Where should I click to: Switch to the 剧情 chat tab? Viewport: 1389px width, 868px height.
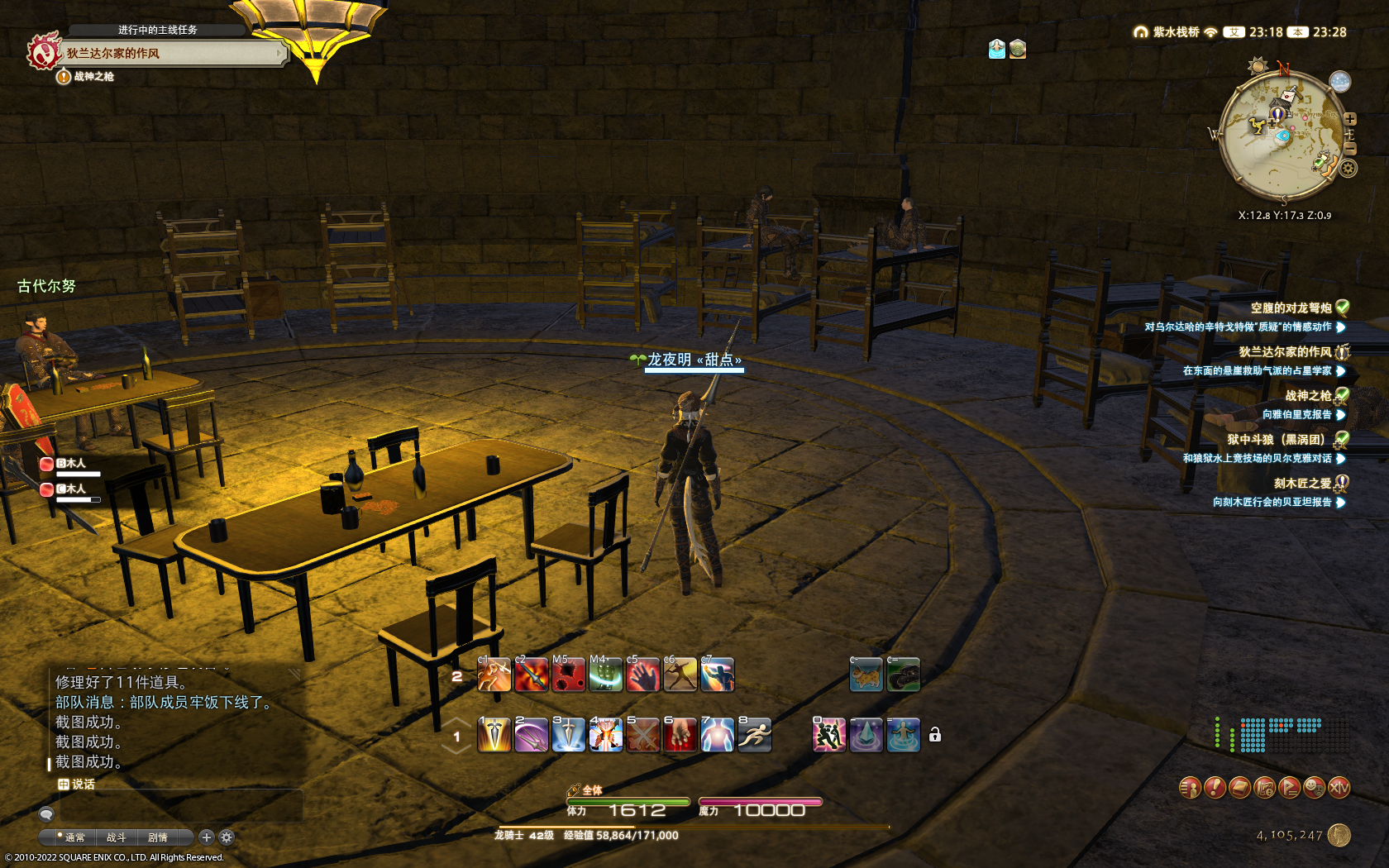(x=157, y=837)
